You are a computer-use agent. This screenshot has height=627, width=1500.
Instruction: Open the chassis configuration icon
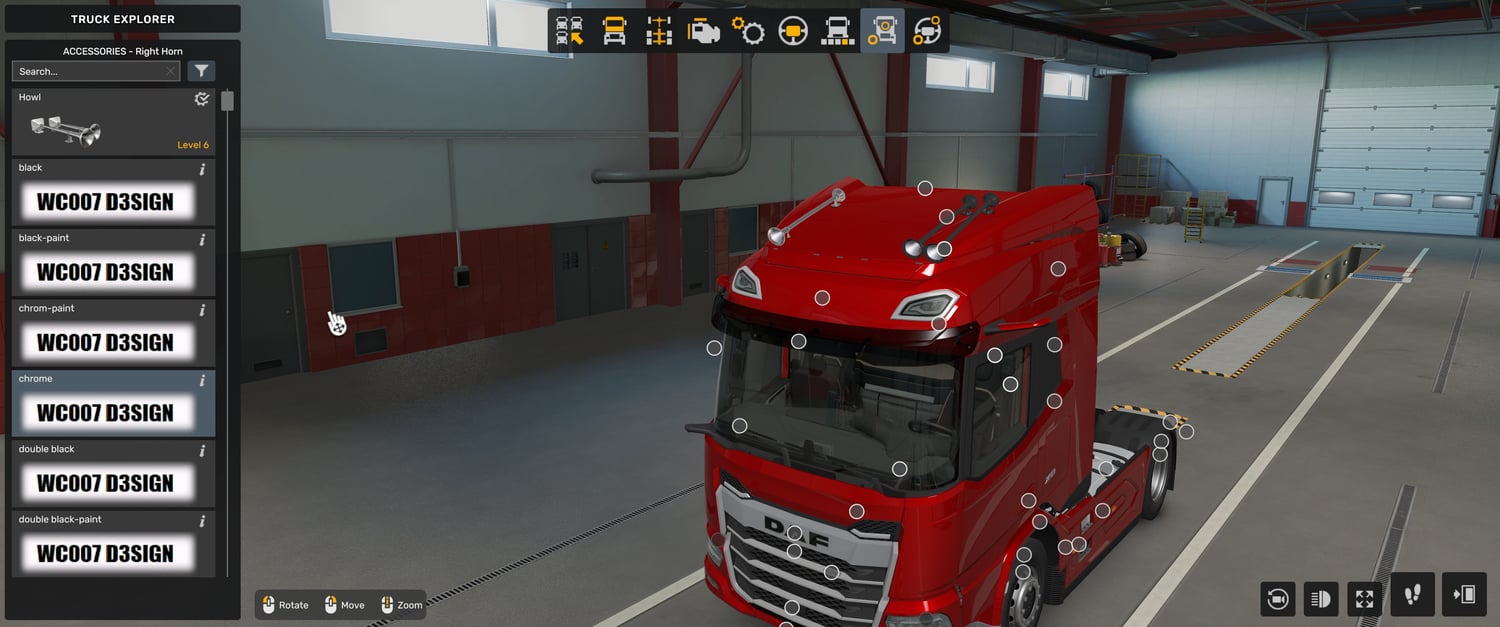659,31
